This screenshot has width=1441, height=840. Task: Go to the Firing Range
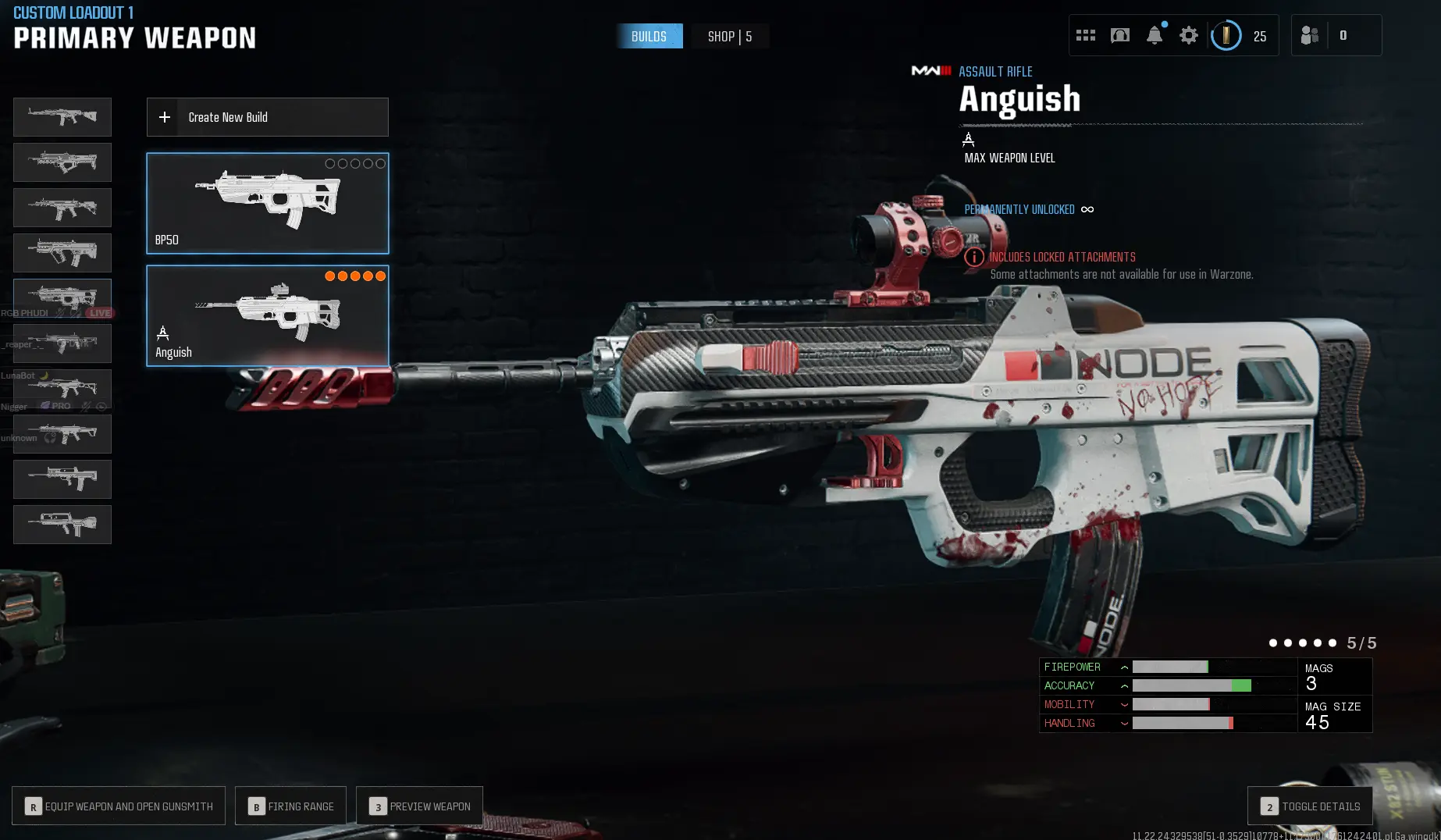290,806
